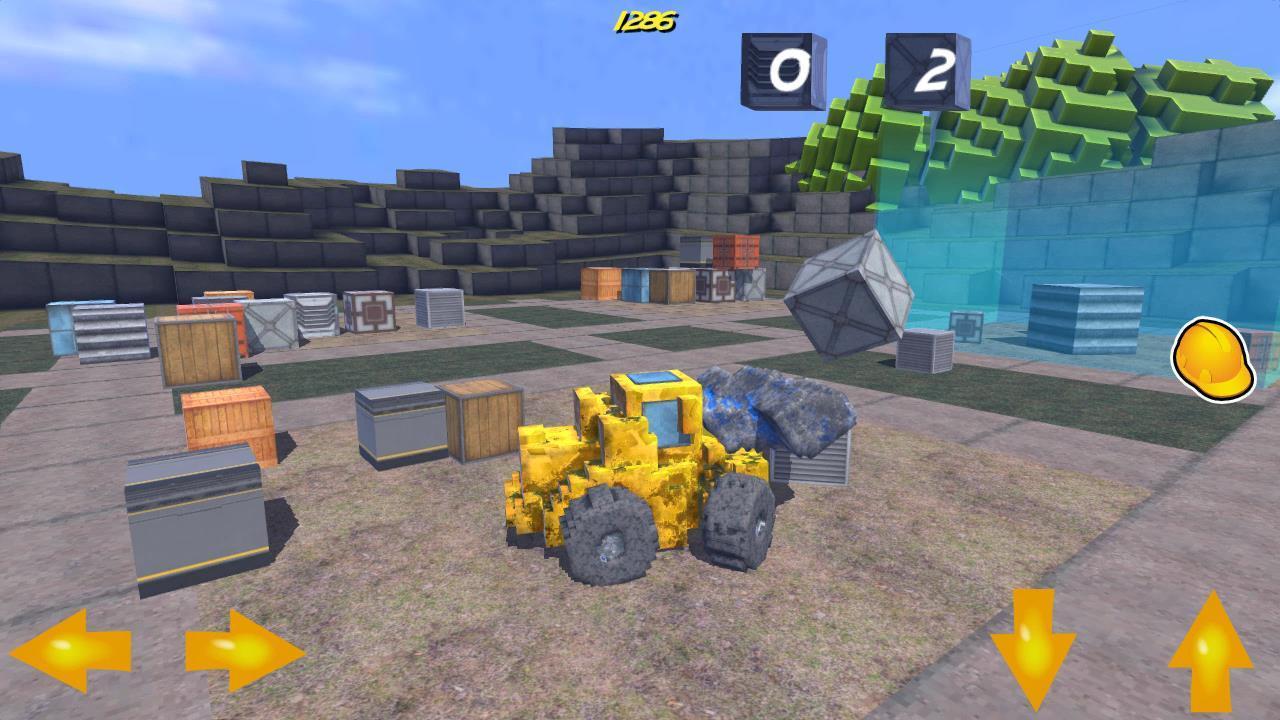Click the cube counter showing 2
Image resolution: width=1280 pixels, height=720 pixels.
point(925,68)
